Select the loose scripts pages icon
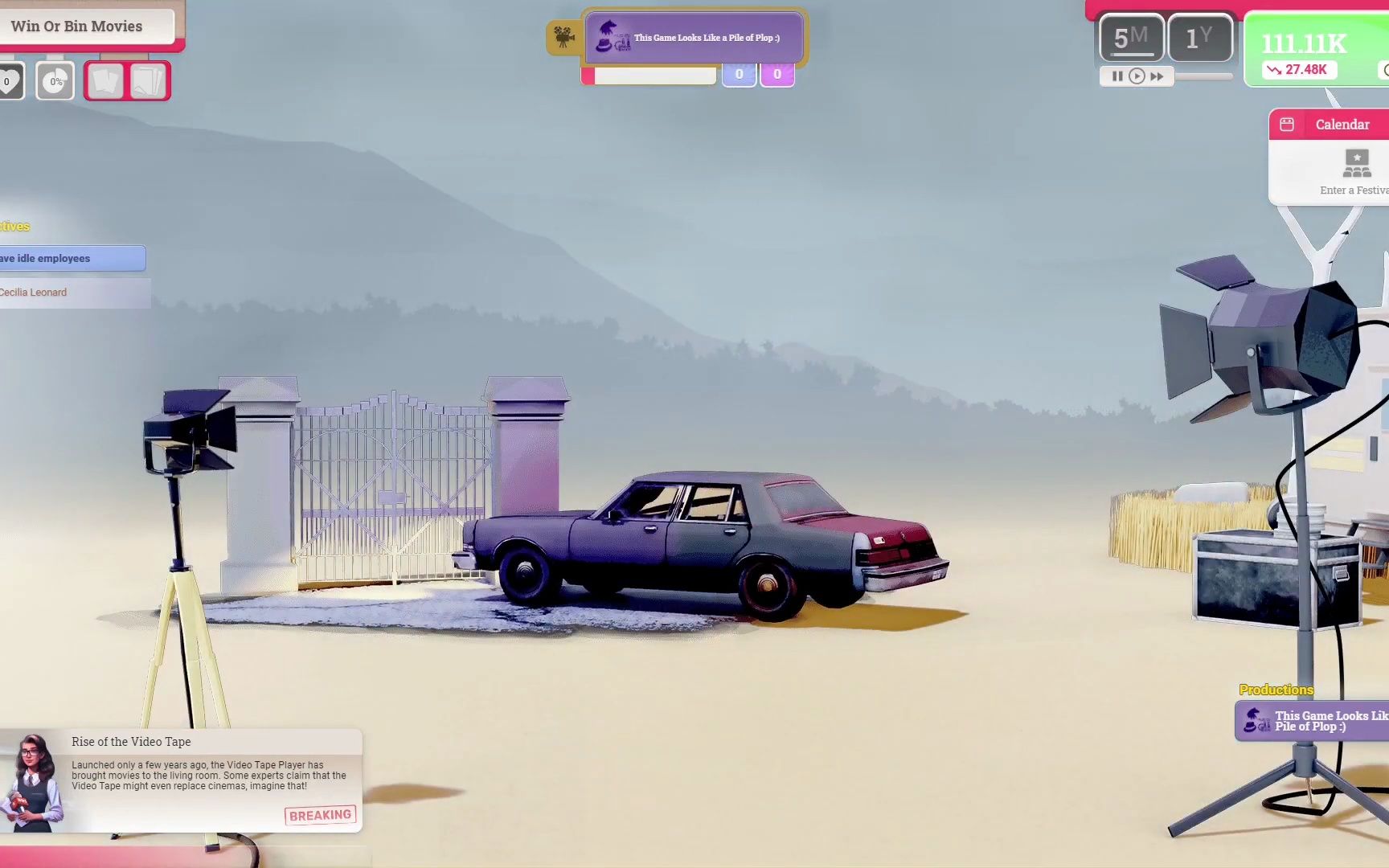 coord(105,81)
